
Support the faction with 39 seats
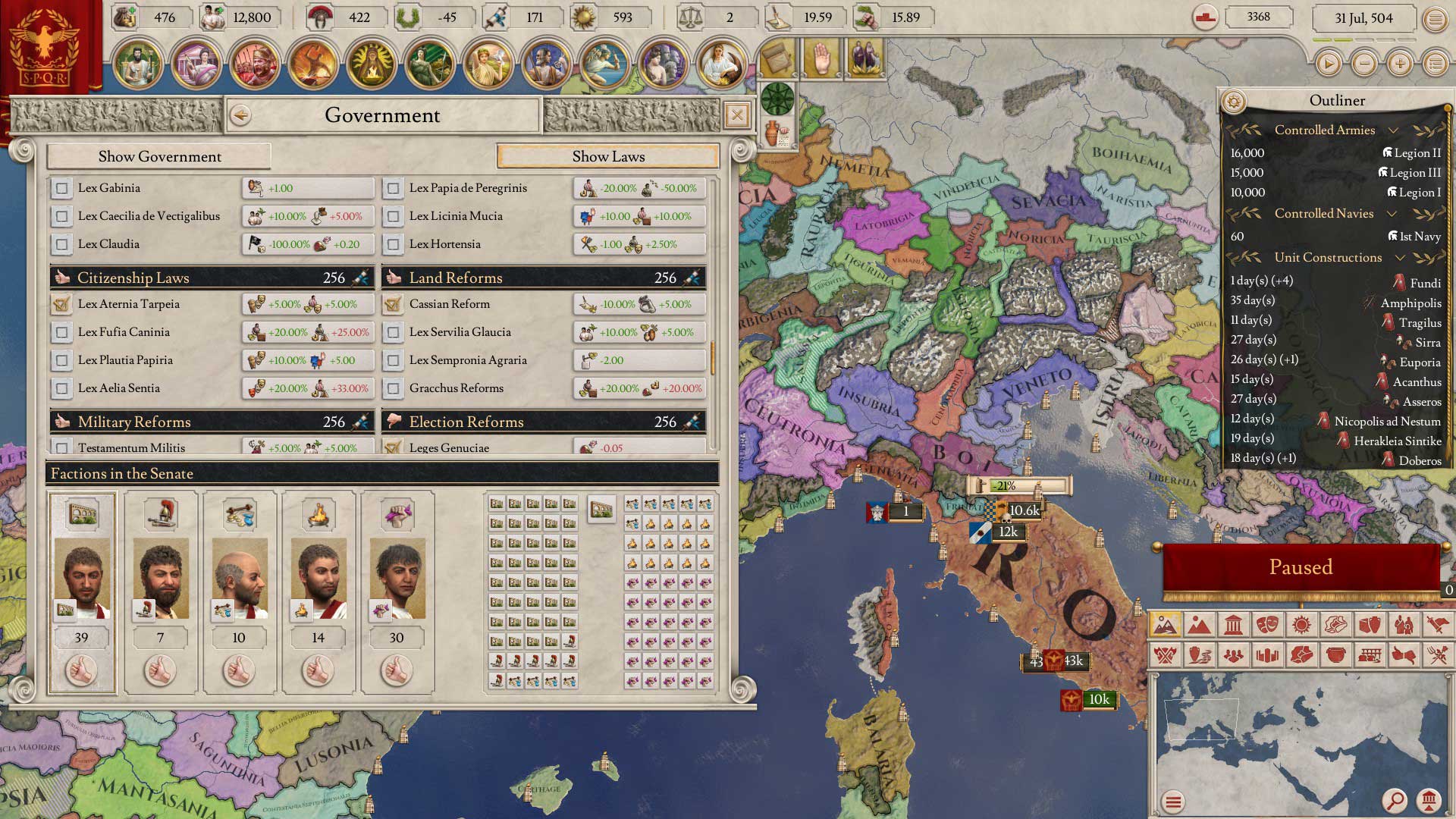pos(81,670)
